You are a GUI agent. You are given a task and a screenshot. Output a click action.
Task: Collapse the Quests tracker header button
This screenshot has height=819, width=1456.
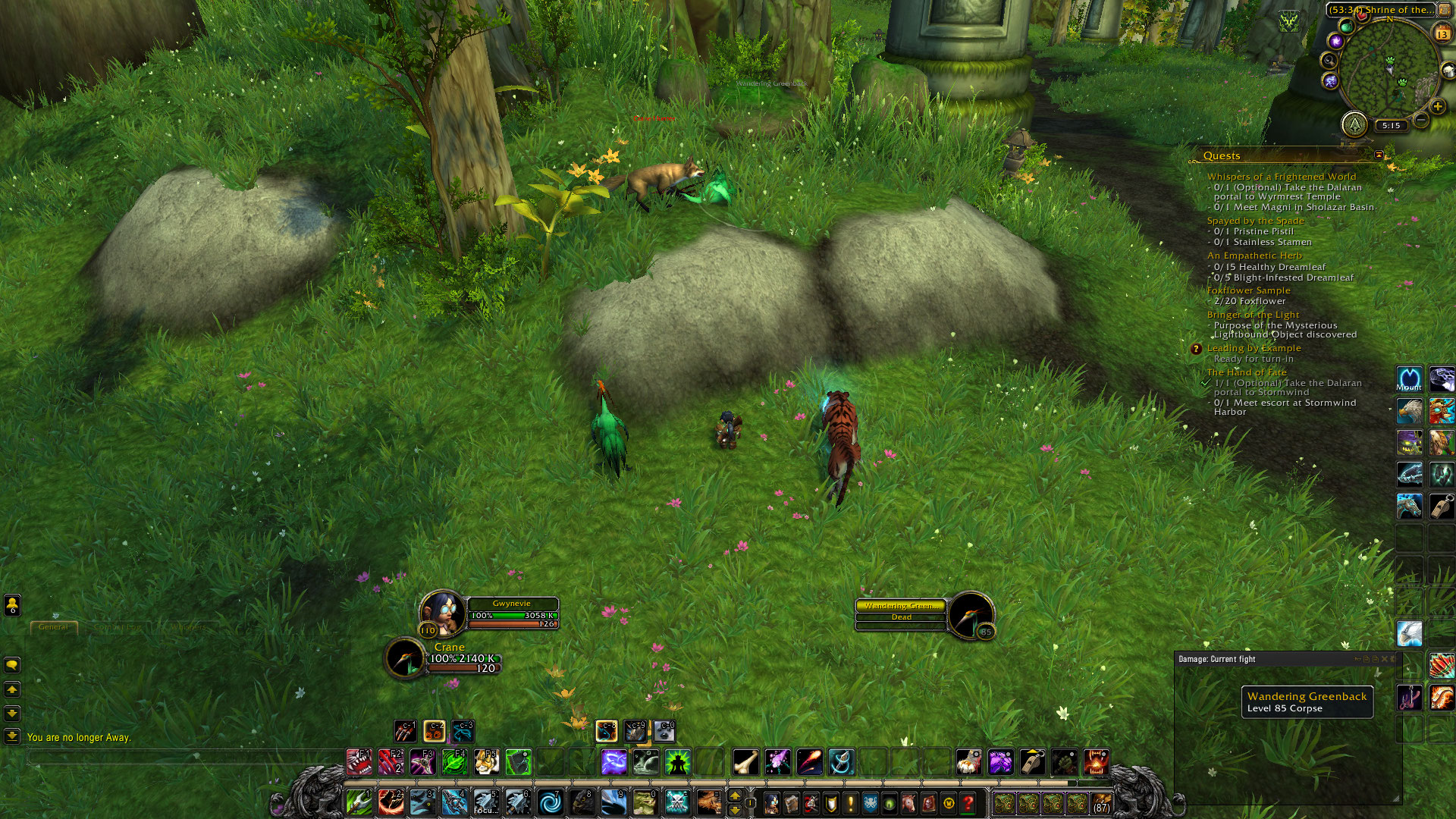1379,155
